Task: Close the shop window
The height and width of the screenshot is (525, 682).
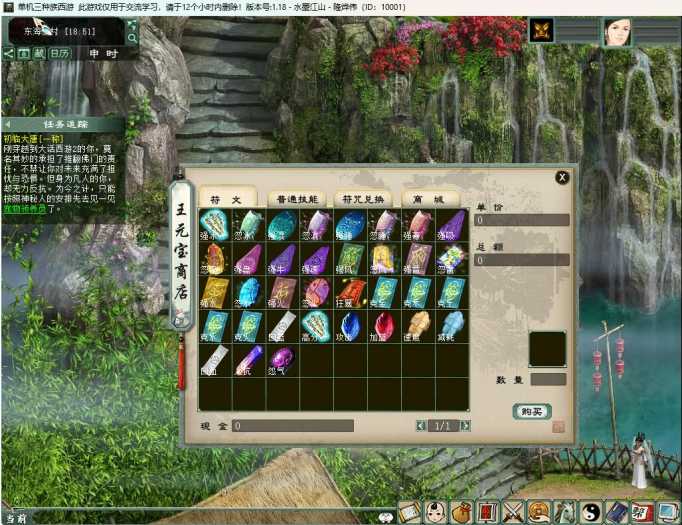Action: (x=562, y=178)
